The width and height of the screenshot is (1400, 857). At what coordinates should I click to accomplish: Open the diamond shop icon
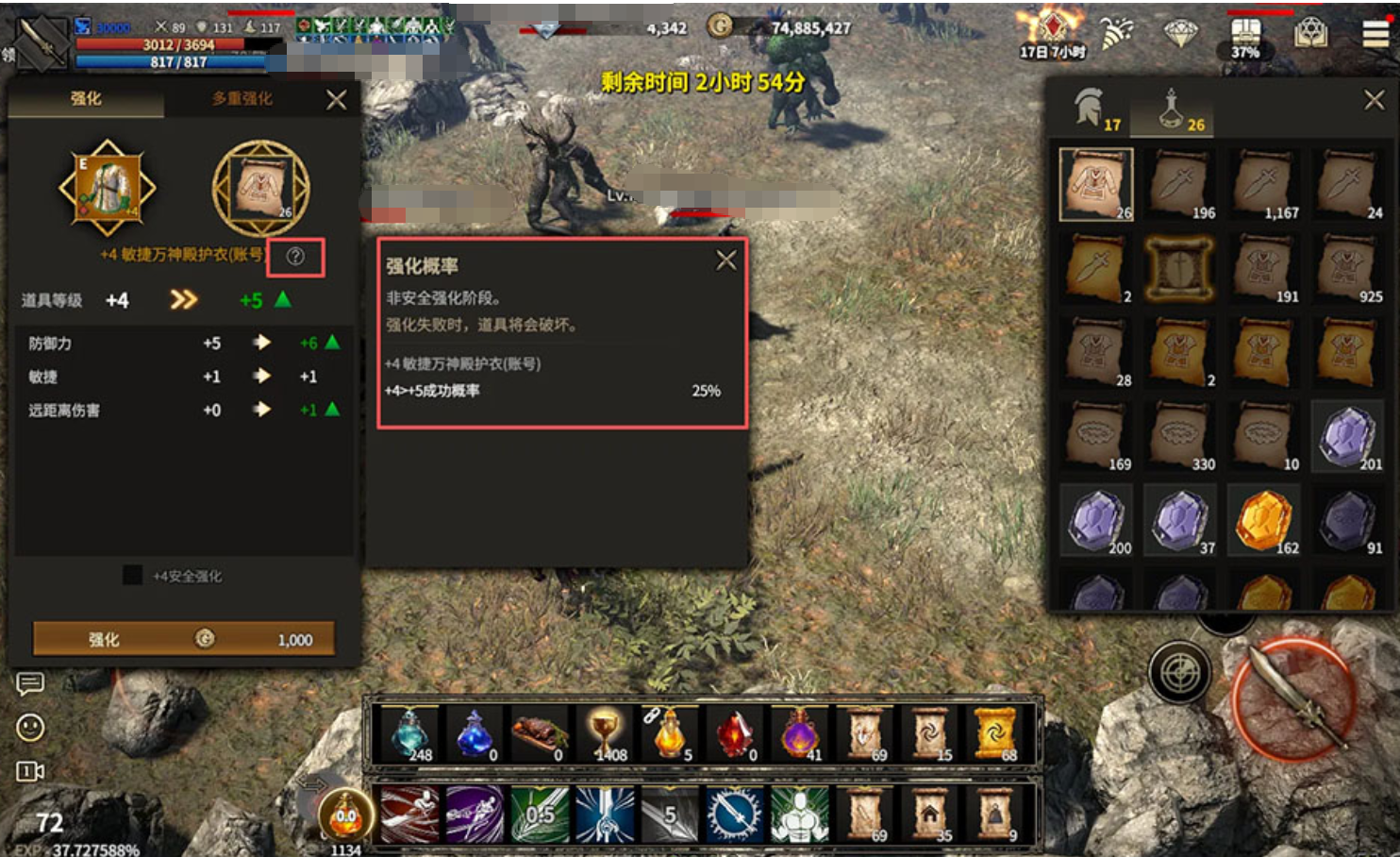click(1180, 33)
